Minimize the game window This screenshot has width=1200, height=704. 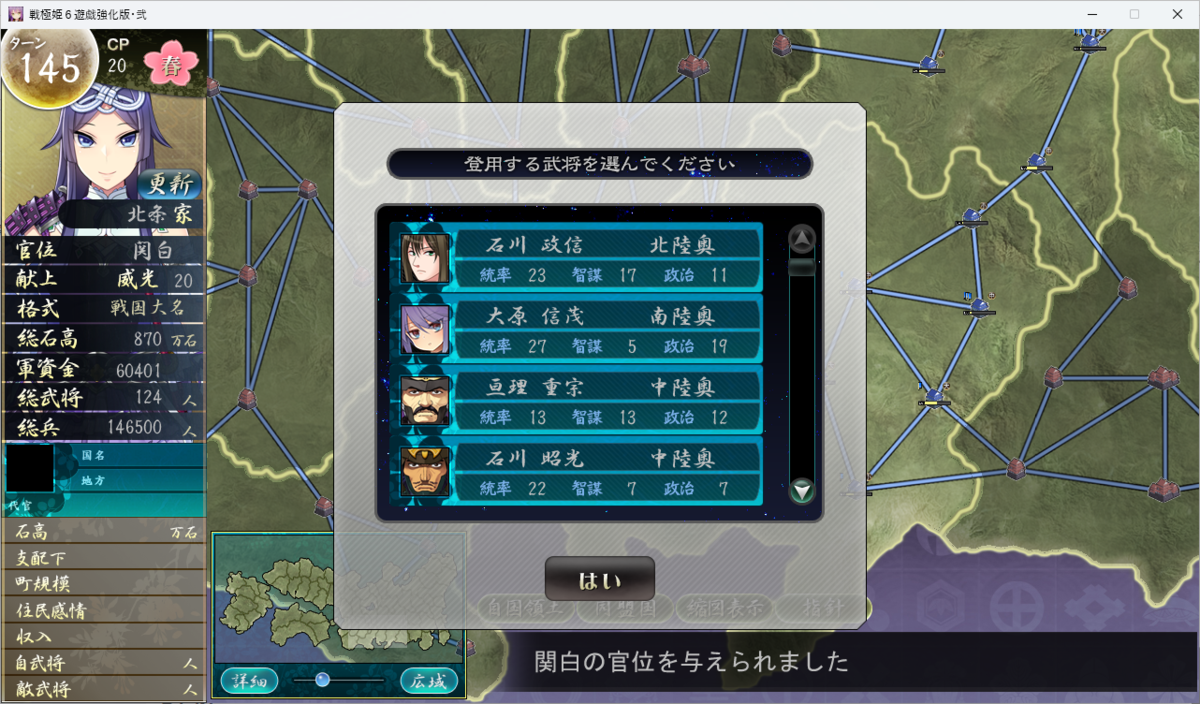tap(1087, 14)
